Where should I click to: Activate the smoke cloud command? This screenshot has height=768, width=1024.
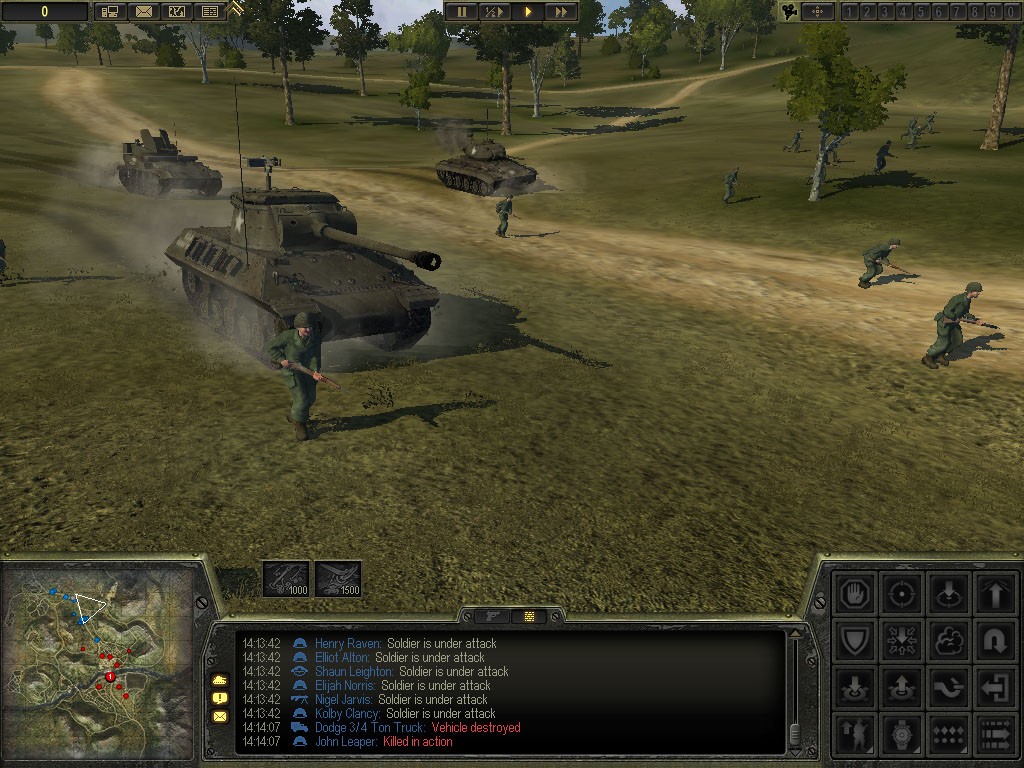(x=949, y=640)
